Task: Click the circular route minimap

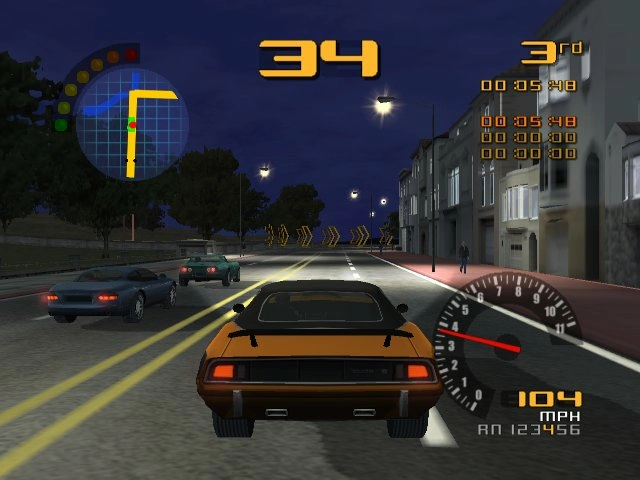Action: tap(132, 123)
